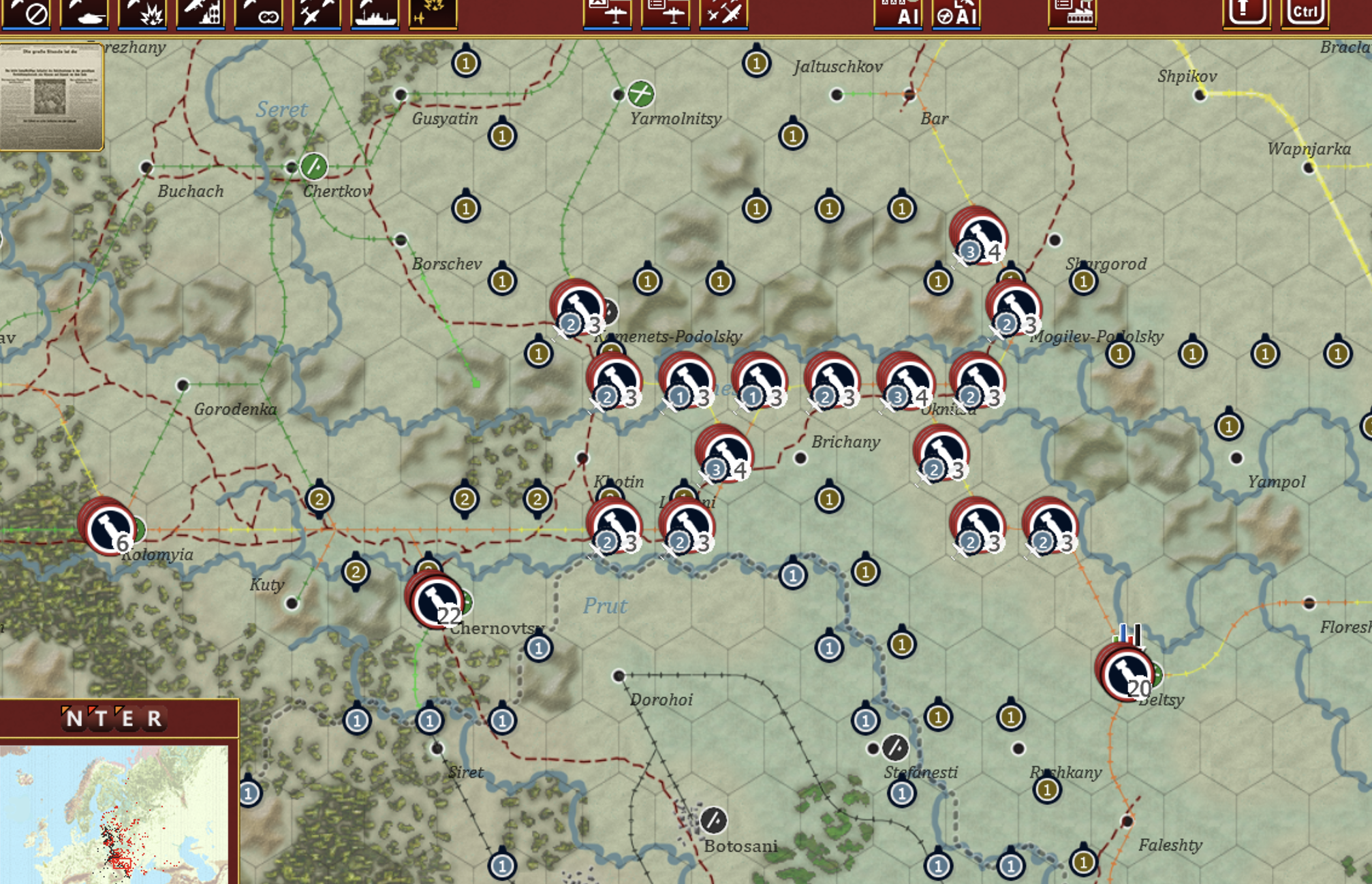Select the explosion bombing mission icon

click(150, 15)
